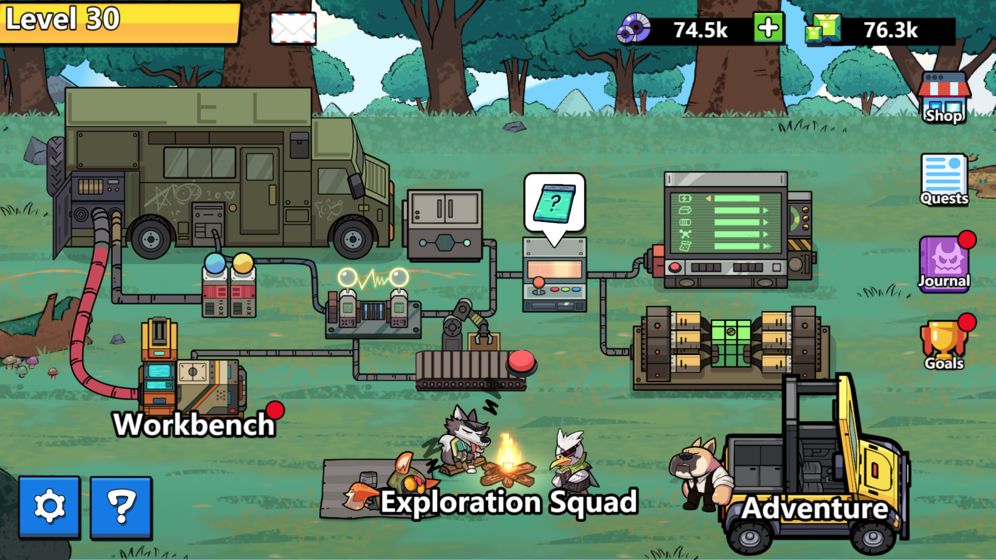996x560 pixels.
Task: Open the Journal book
Action: [944, 263]
